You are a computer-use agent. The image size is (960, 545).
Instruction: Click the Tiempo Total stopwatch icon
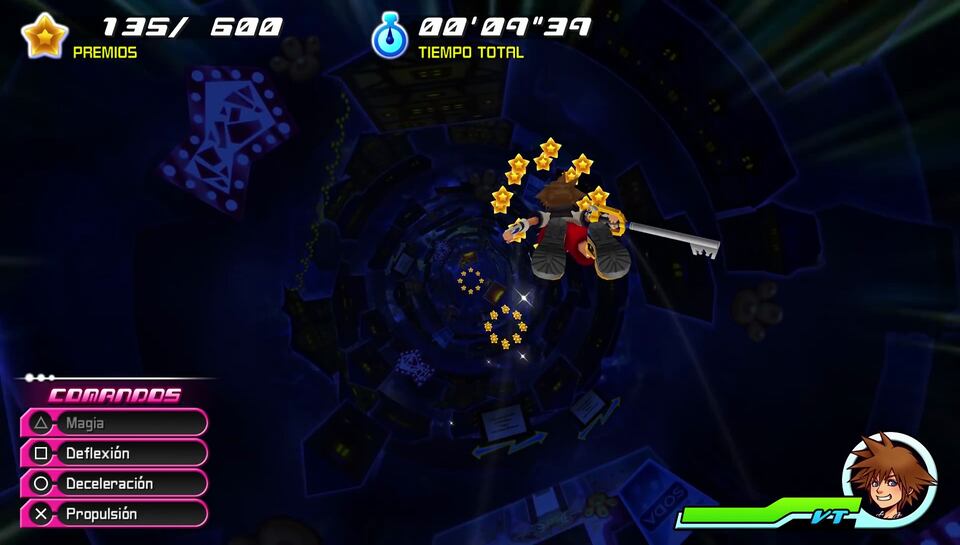point(389,37)
